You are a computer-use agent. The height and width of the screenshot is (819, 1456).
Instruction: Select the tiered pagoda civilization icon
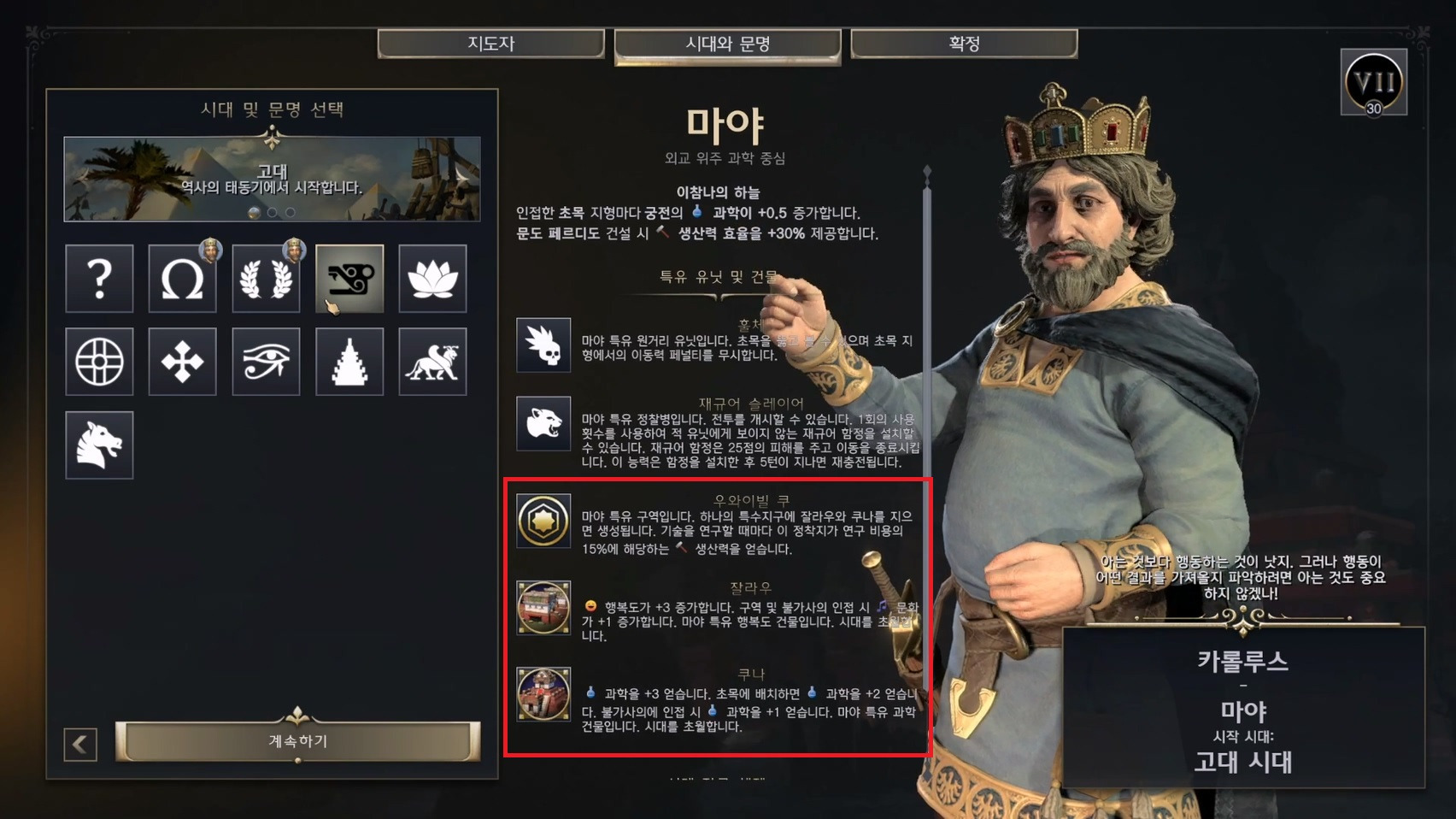point(349,362)
